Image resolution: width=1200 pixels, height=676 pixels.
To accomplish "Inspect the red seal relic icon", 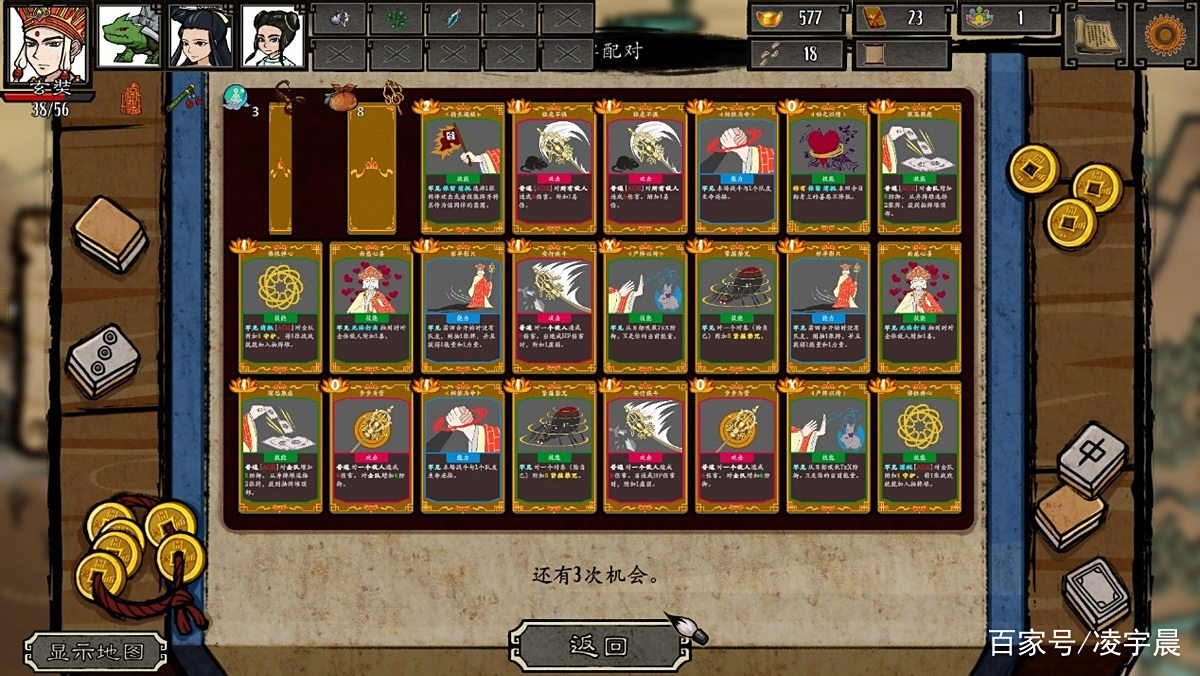I will click(x=131, y=98).
